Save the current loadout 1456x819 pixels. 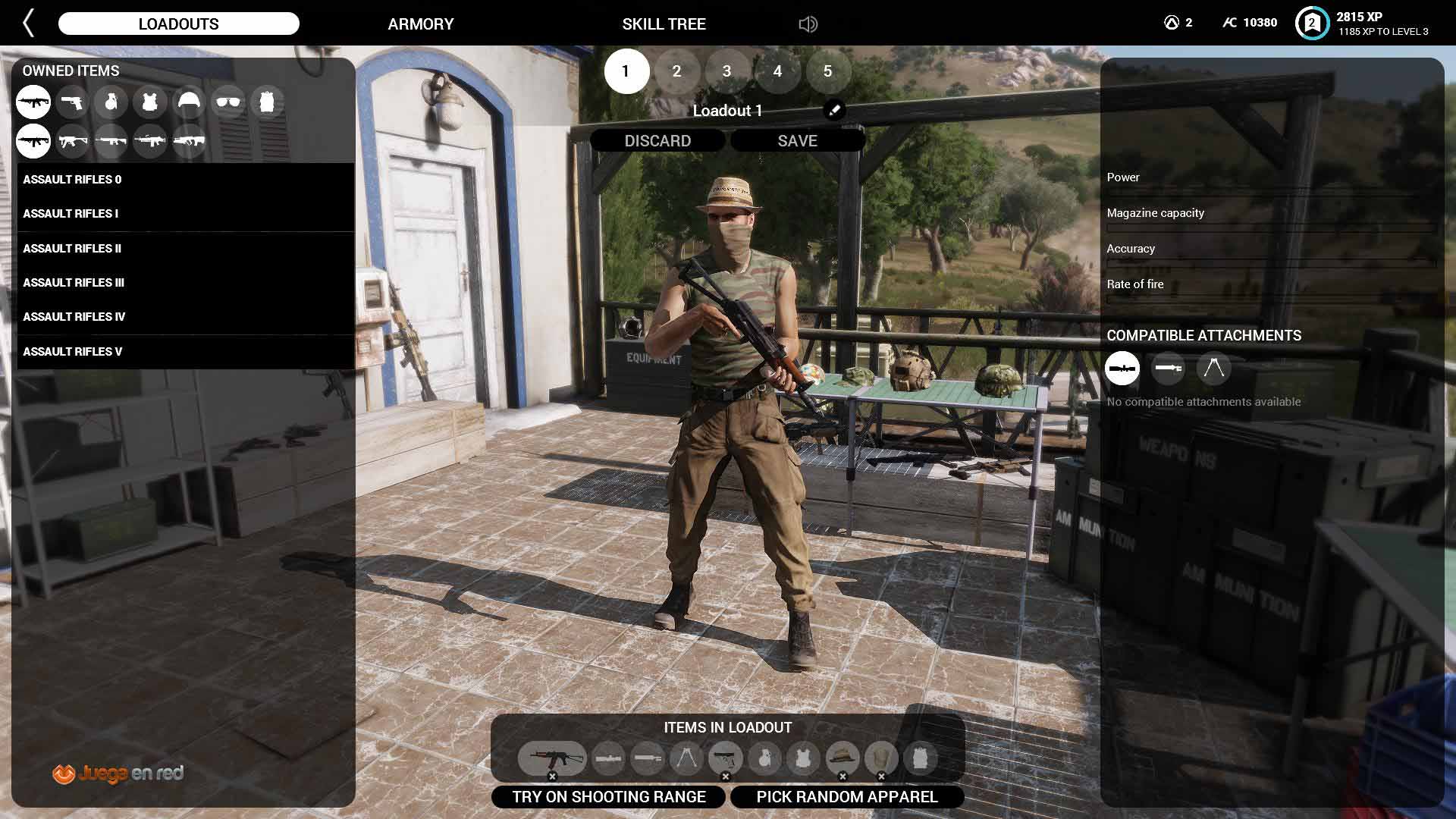coord(797,141)
